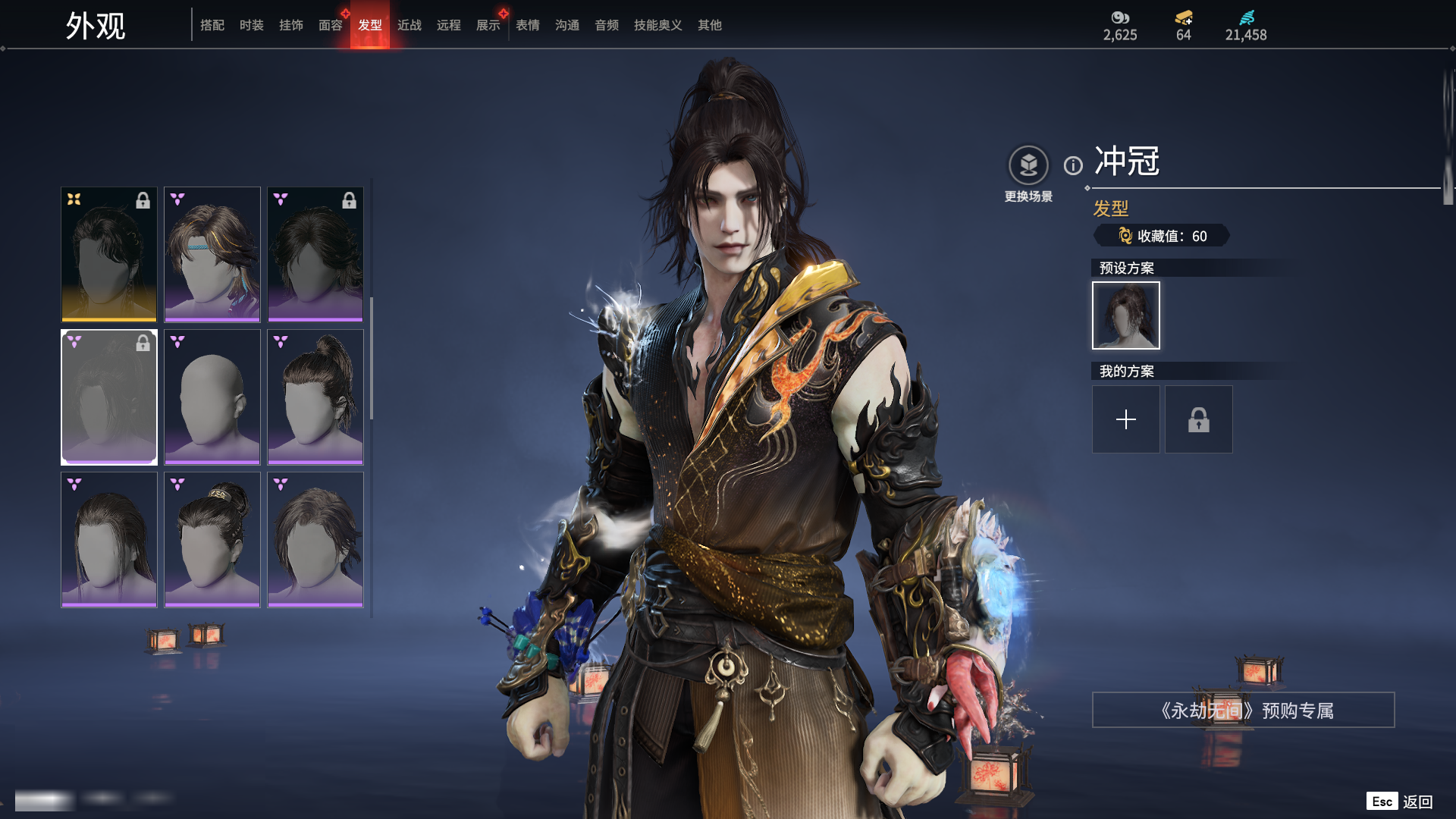
Task: Choose the bald head hairstyle
Action: 212,397
